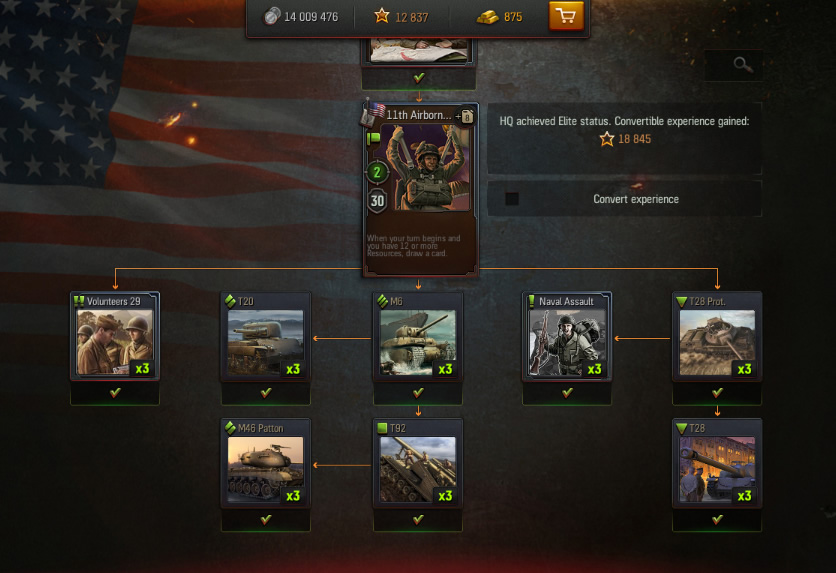The height and width of the screenshot is (573, 836).
Task: Pick the M6 tank card
Action: coord(418,336)
